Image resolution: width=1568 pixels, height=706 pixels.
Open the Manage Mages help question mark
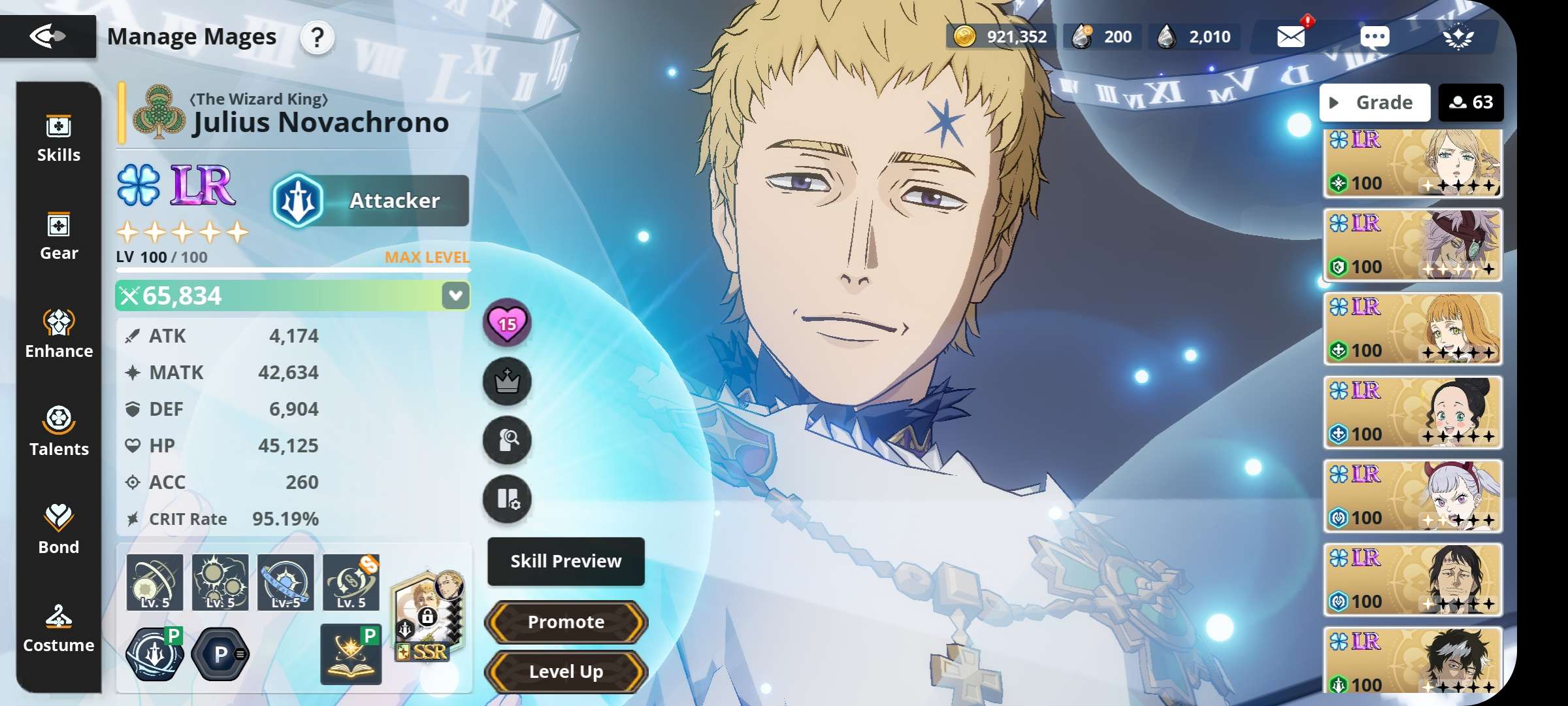click(x=317, y=38)
